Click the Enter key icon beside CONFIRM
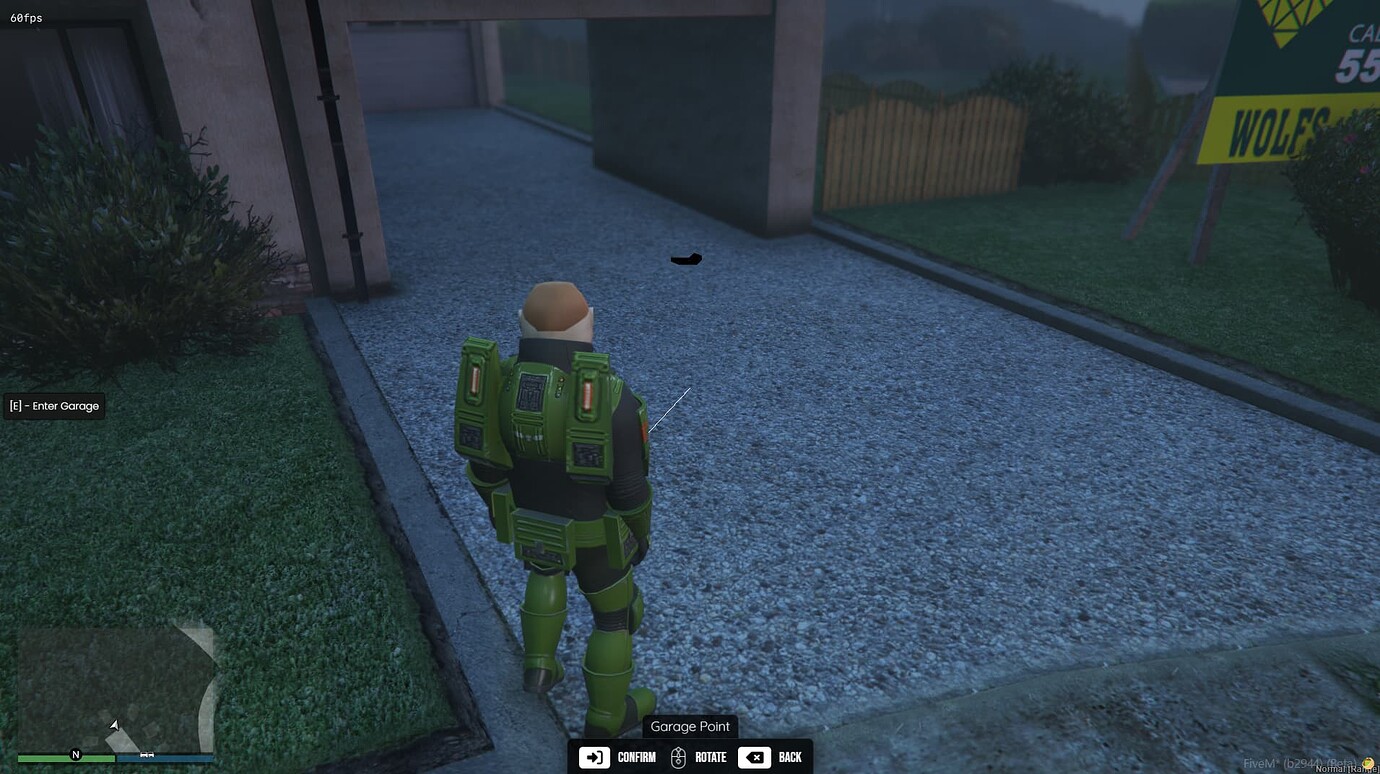This screenshot has width=1380, height=774. pos(594,757)
